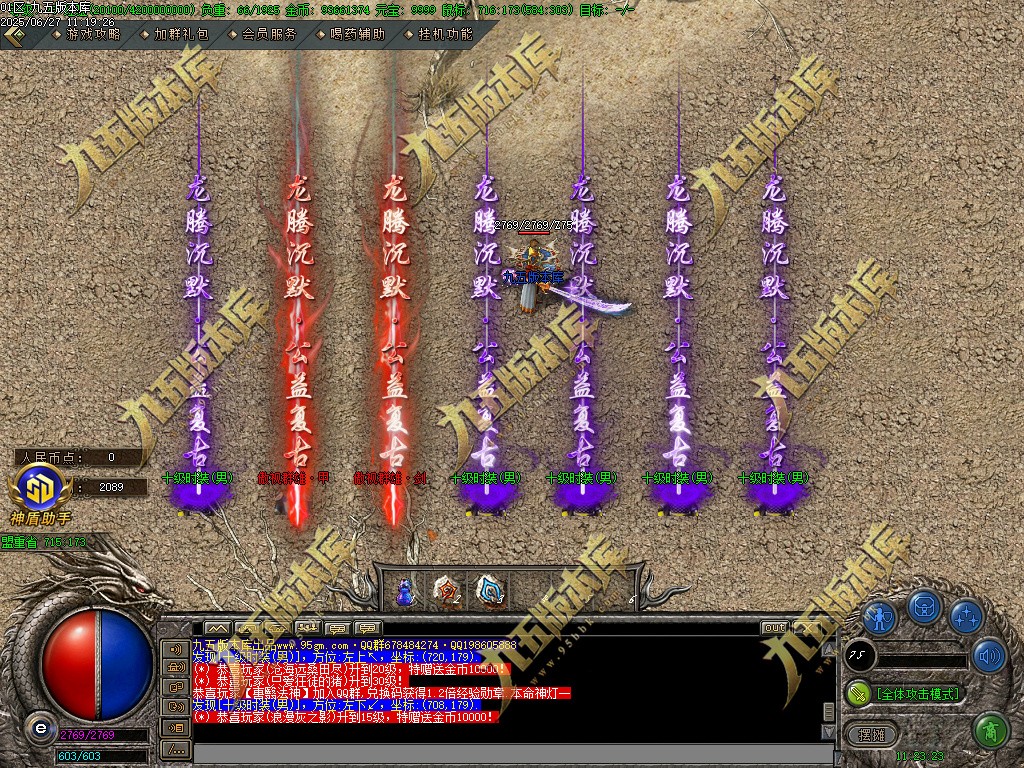Viewport: 1024px width, 768px height.
Task: Open the bag inventory icon
Action: click(923, 607)
